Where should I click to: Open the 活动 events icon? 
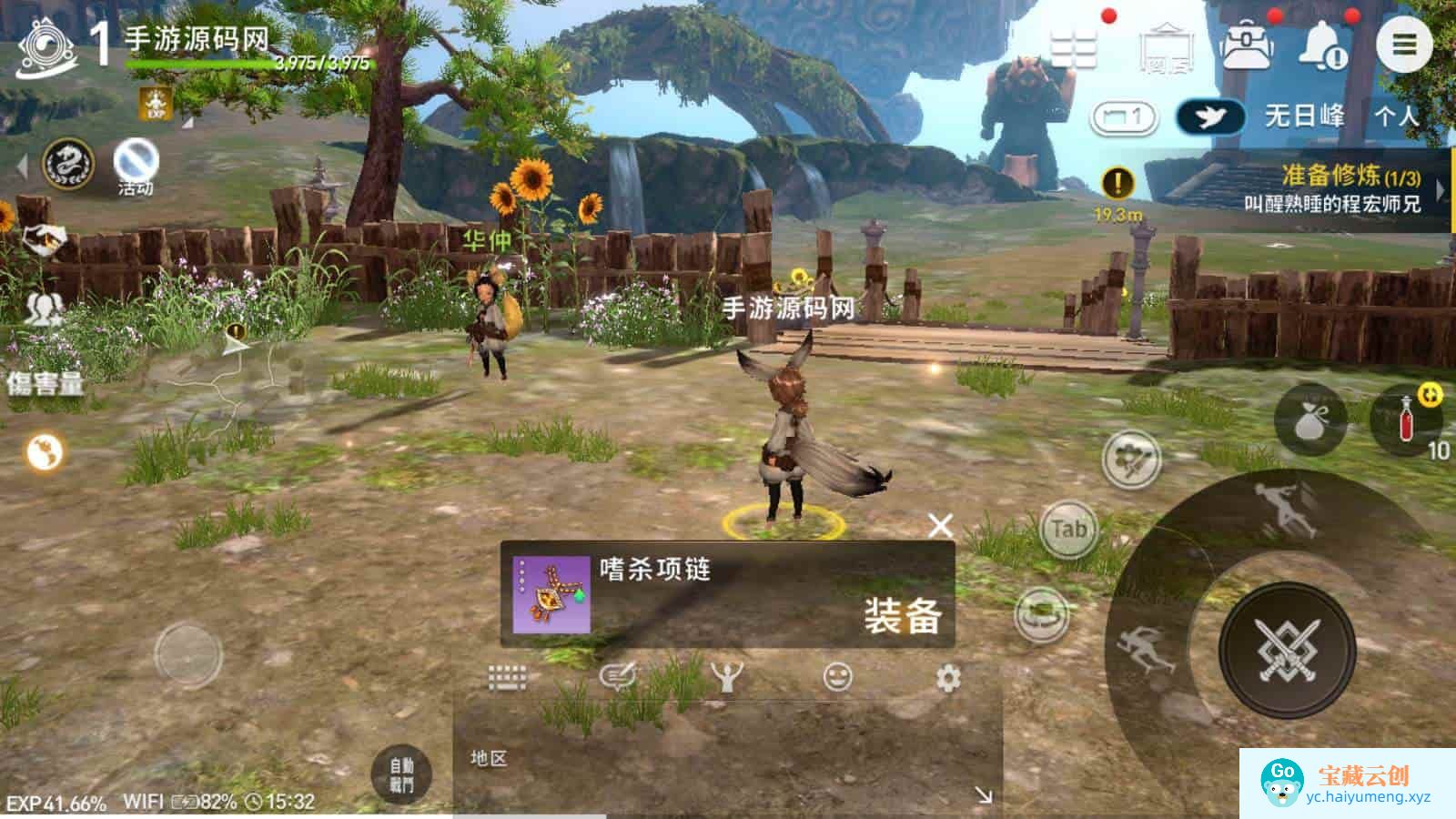click(x=136, y=167)
